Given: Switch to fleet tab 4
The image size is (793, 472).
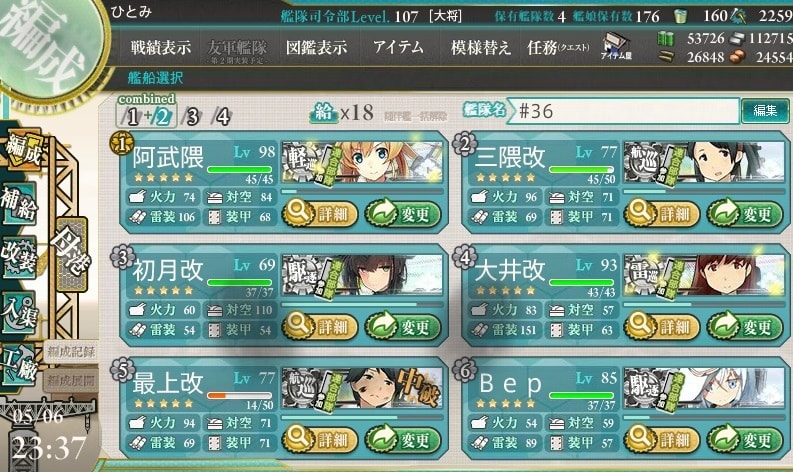Looking at the screenshot, I should 222,115.
